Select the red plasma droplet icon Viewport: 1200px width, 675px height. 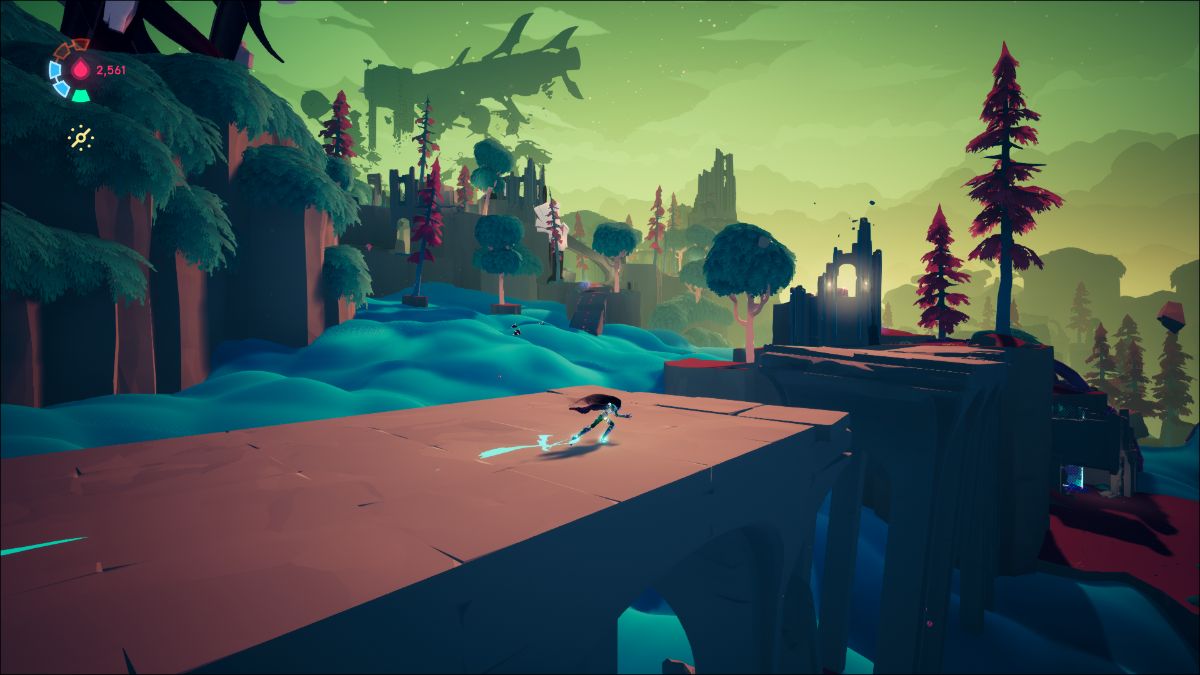80,70
